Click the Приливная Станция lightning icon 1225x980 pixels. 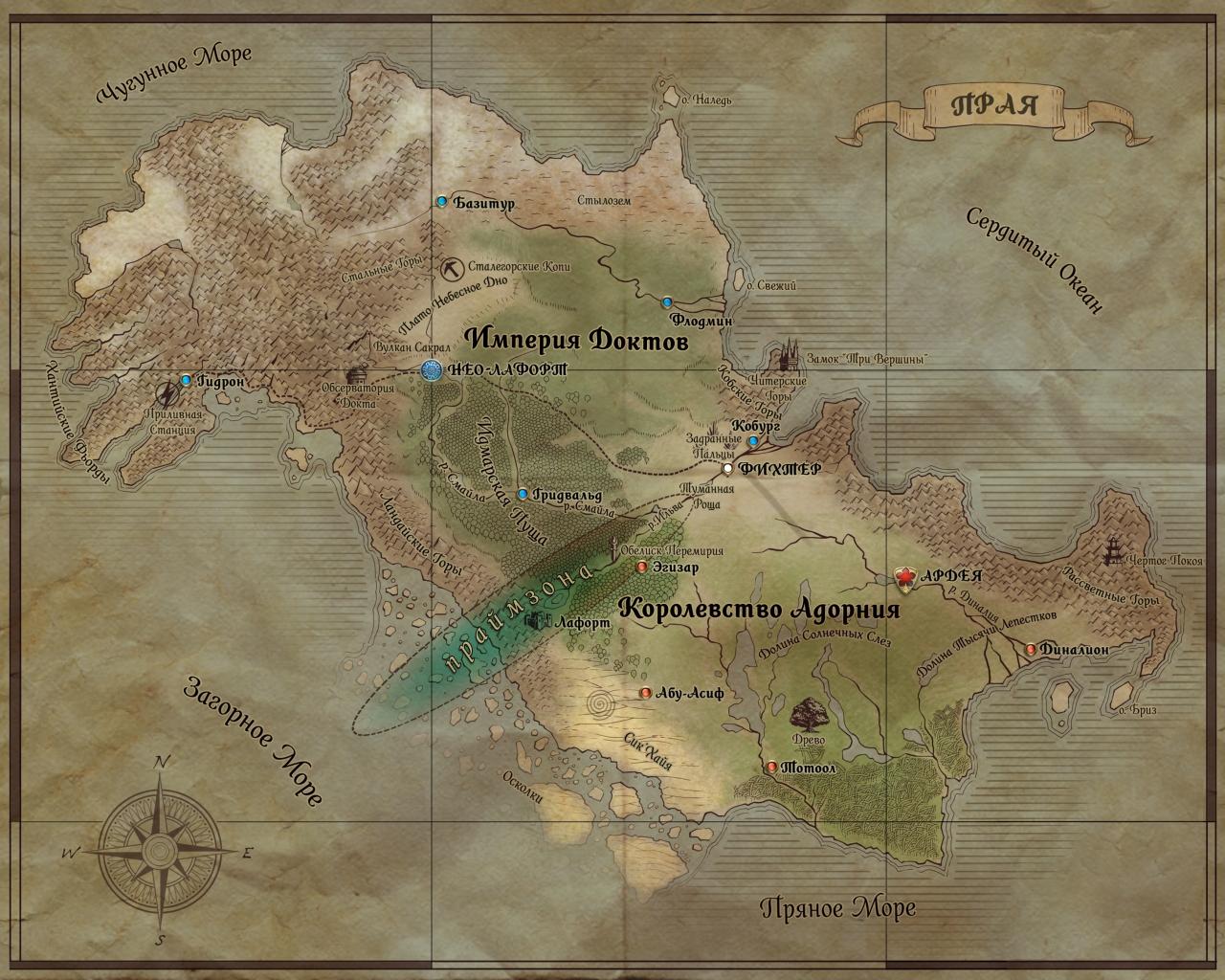click(167, 395)
